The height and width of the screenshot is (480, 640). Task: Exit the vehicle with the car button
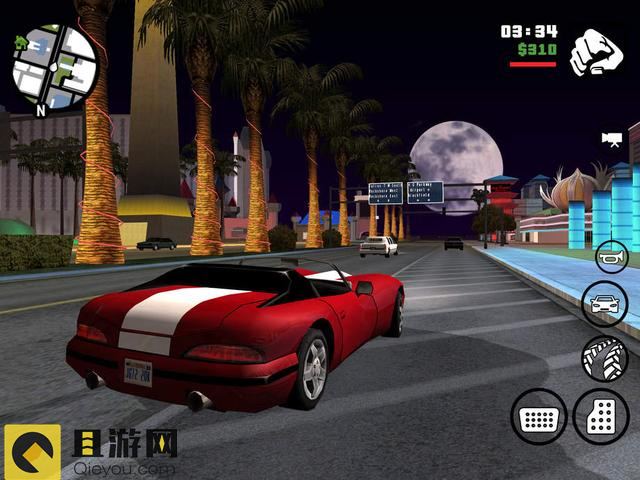pos(604,304)
